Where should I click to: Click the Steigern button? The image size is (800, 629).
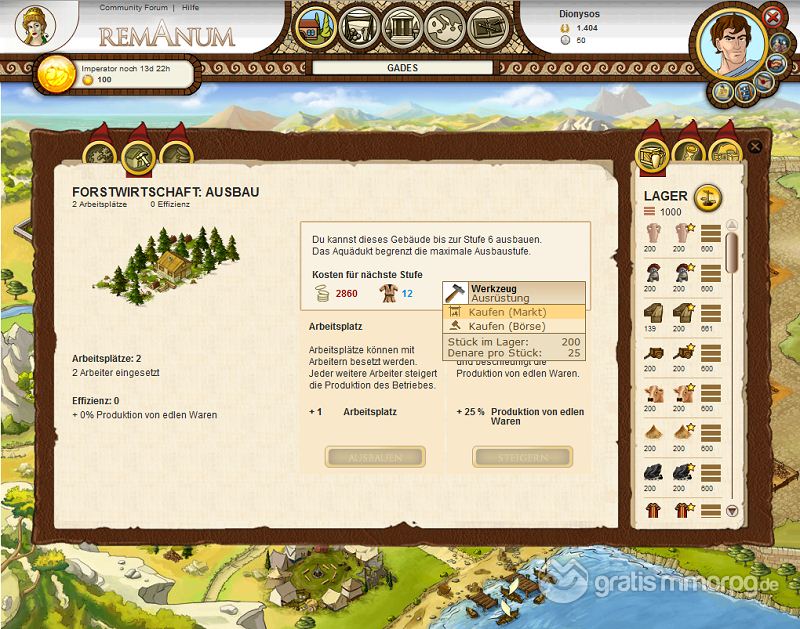tap(523, 457)
